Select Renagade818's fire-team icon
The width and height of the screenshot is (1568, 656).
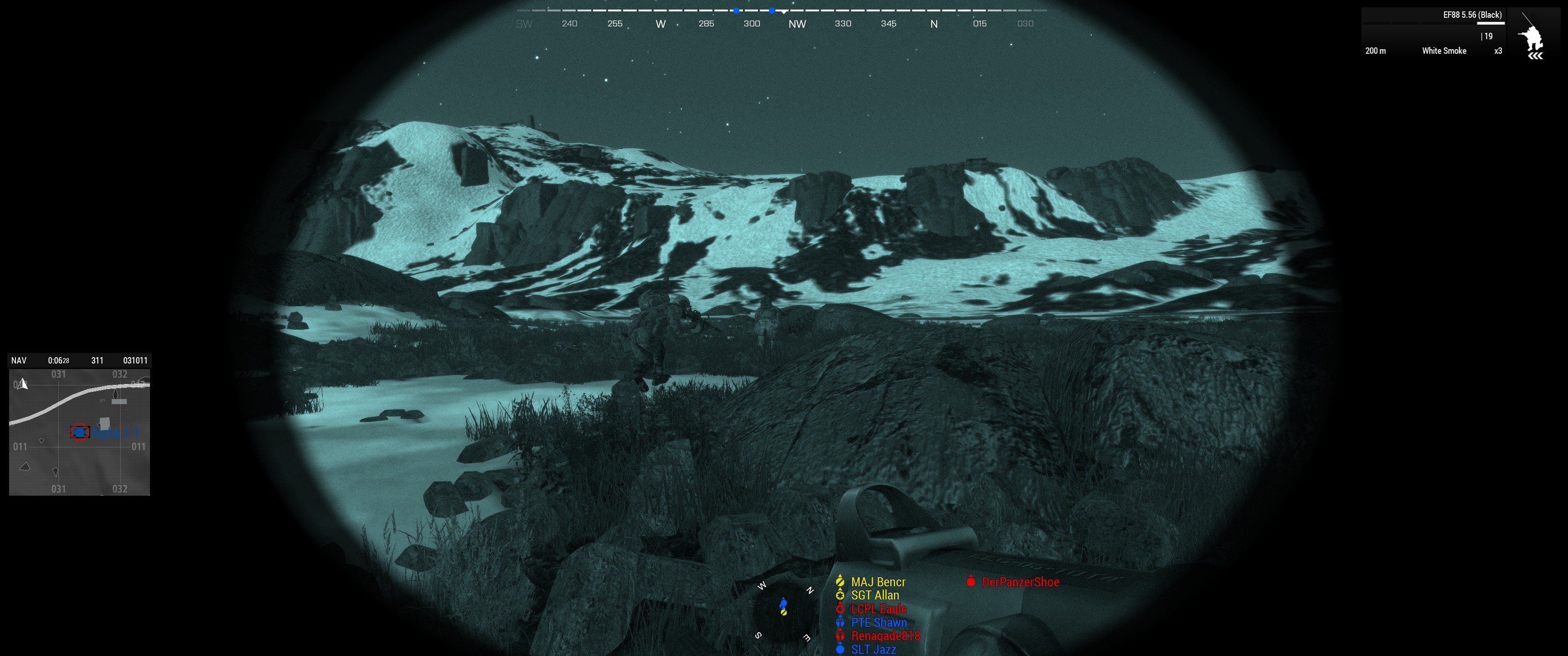pyautogui.click(x=840, y=635)
